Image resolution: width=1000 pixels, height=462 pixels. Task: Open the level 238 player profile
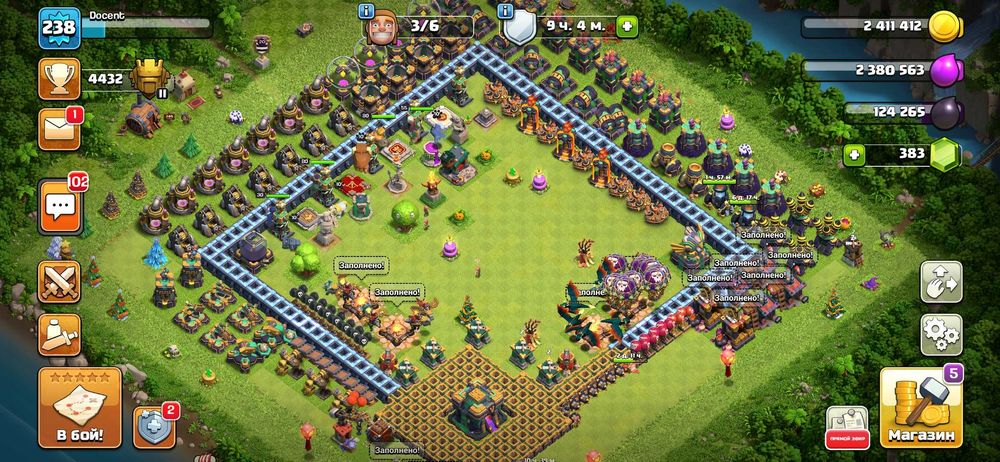58,27
